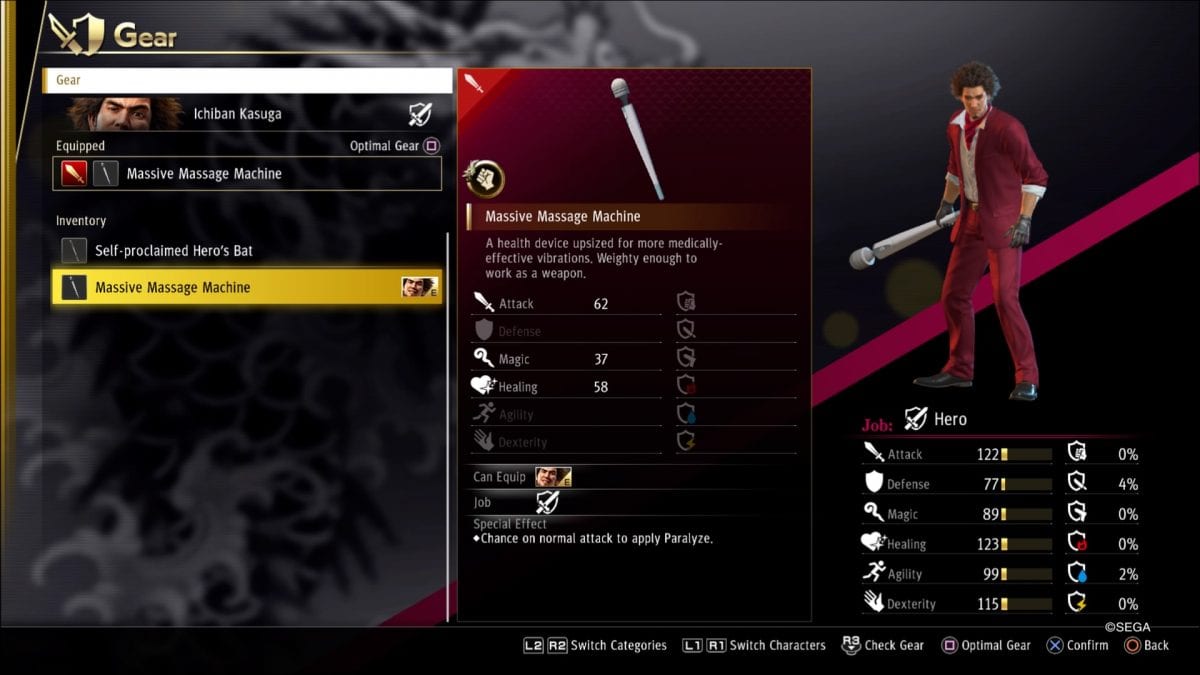Choose the highlighted Massive Massage Machine inventory row

coord(245,288)
